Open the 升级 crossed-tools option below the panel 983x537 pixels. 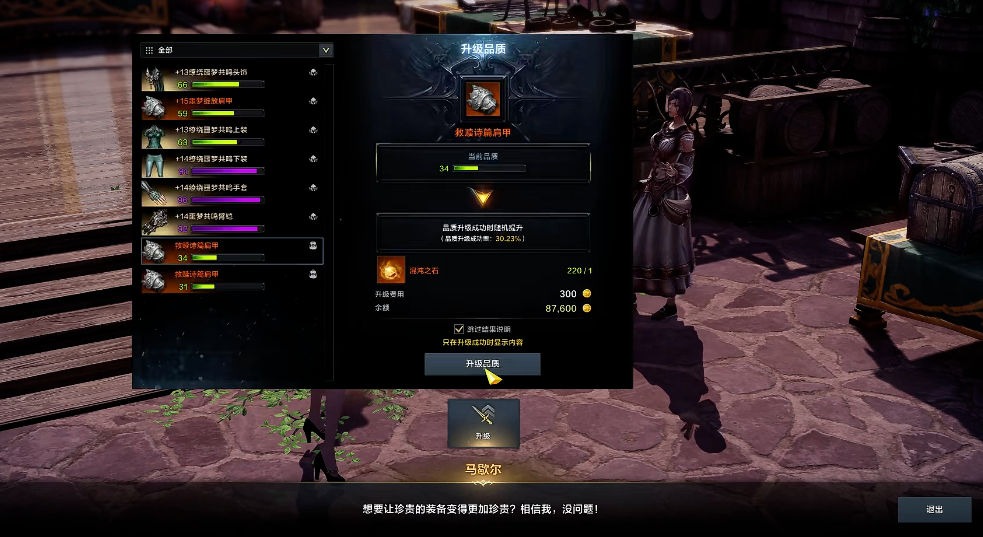point(483,422)
